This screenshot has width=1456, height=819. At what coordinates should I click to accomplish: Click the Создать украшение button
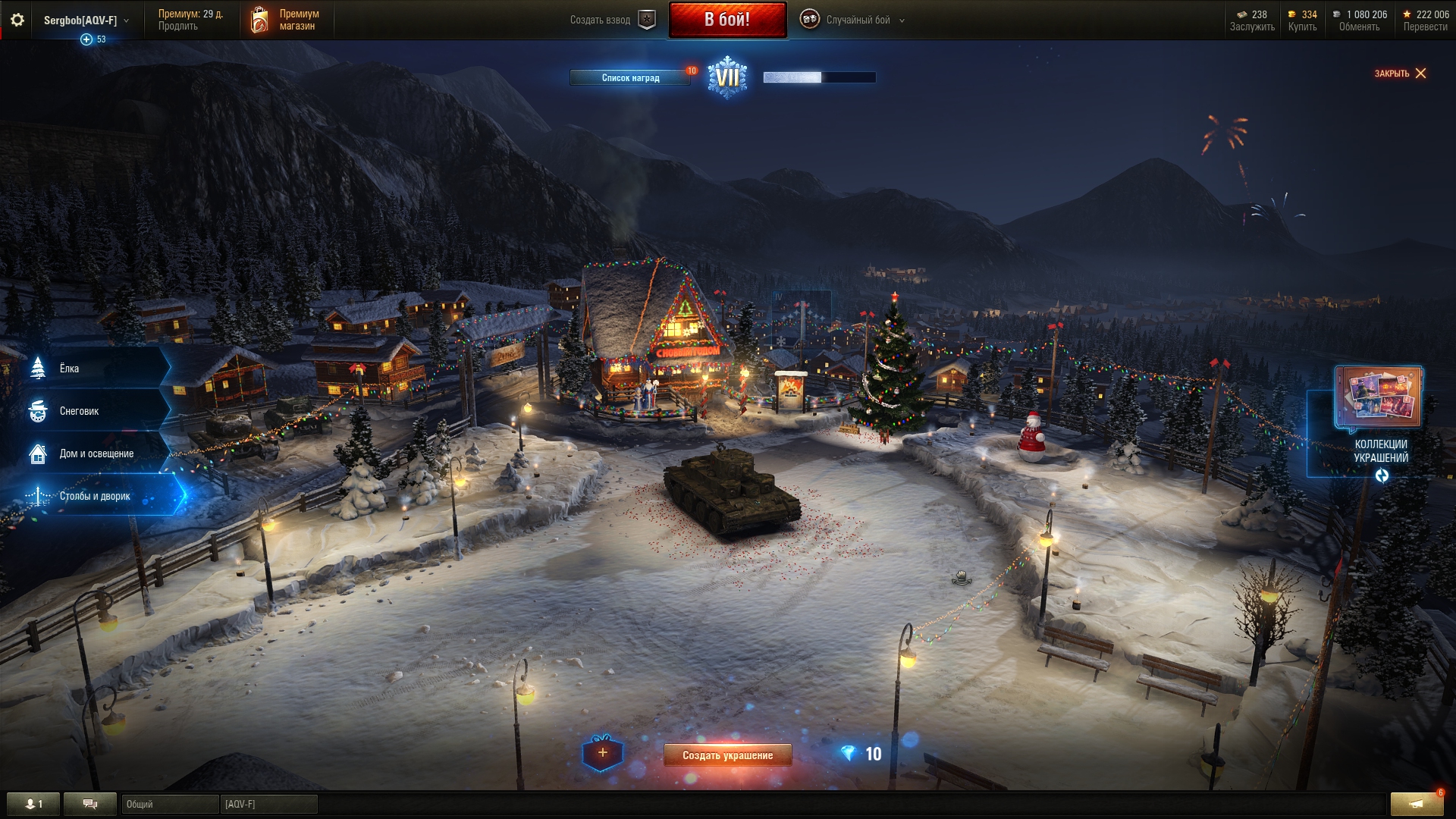pos(727,755)
